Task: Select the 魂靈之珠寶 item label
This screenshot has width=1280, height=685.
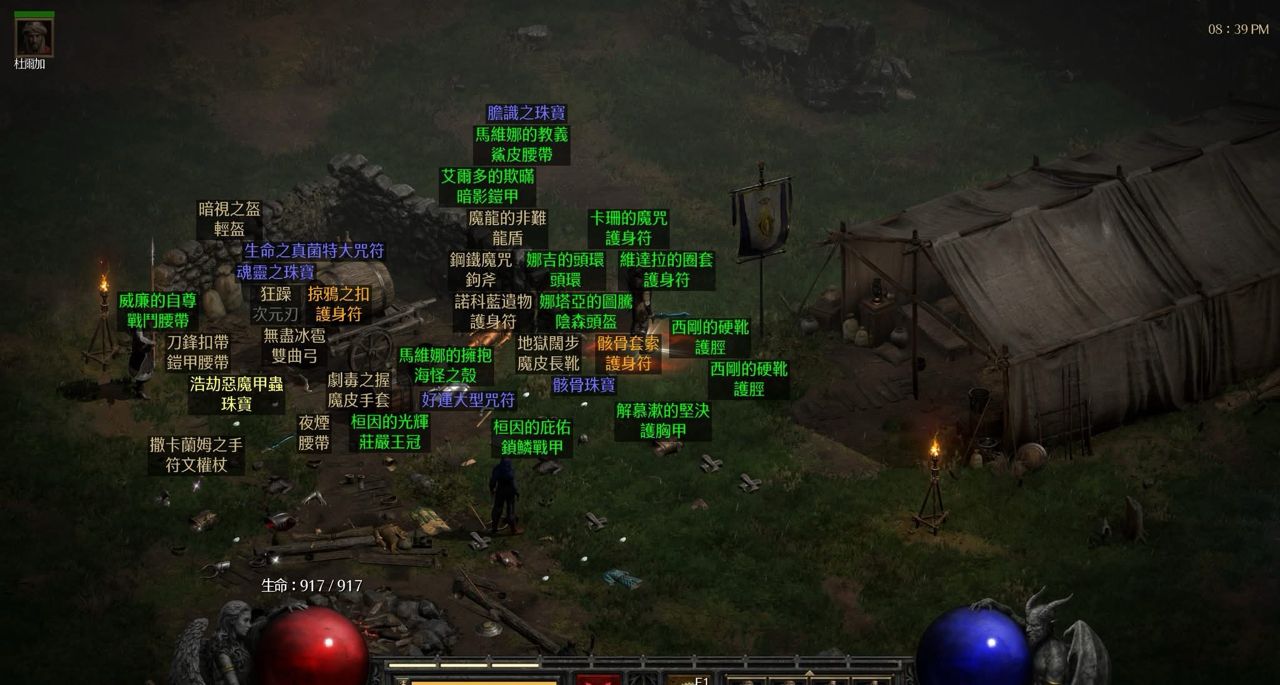Action: coord(275,271)
